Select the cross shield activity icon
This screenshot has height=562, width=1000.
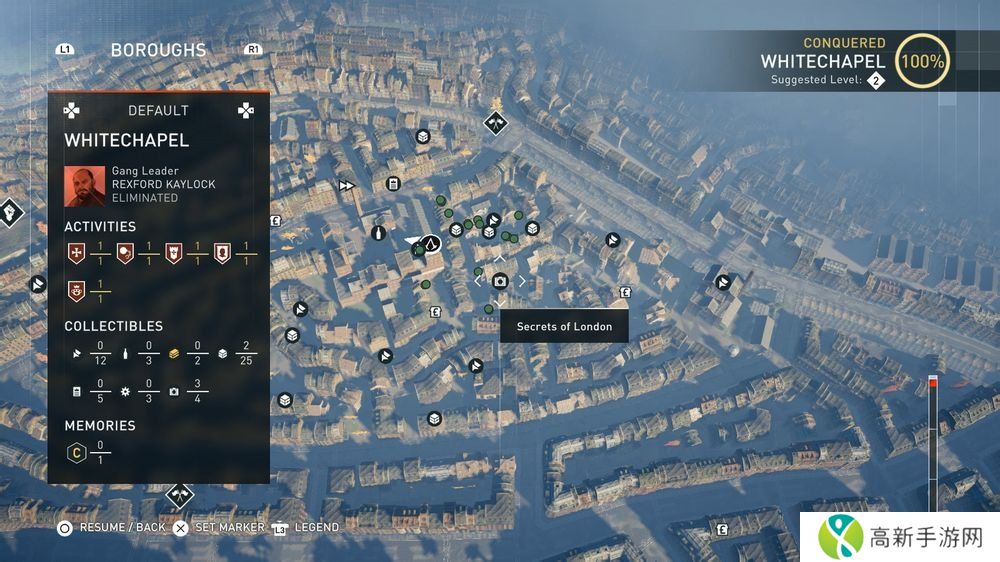(x=75, y=253)
